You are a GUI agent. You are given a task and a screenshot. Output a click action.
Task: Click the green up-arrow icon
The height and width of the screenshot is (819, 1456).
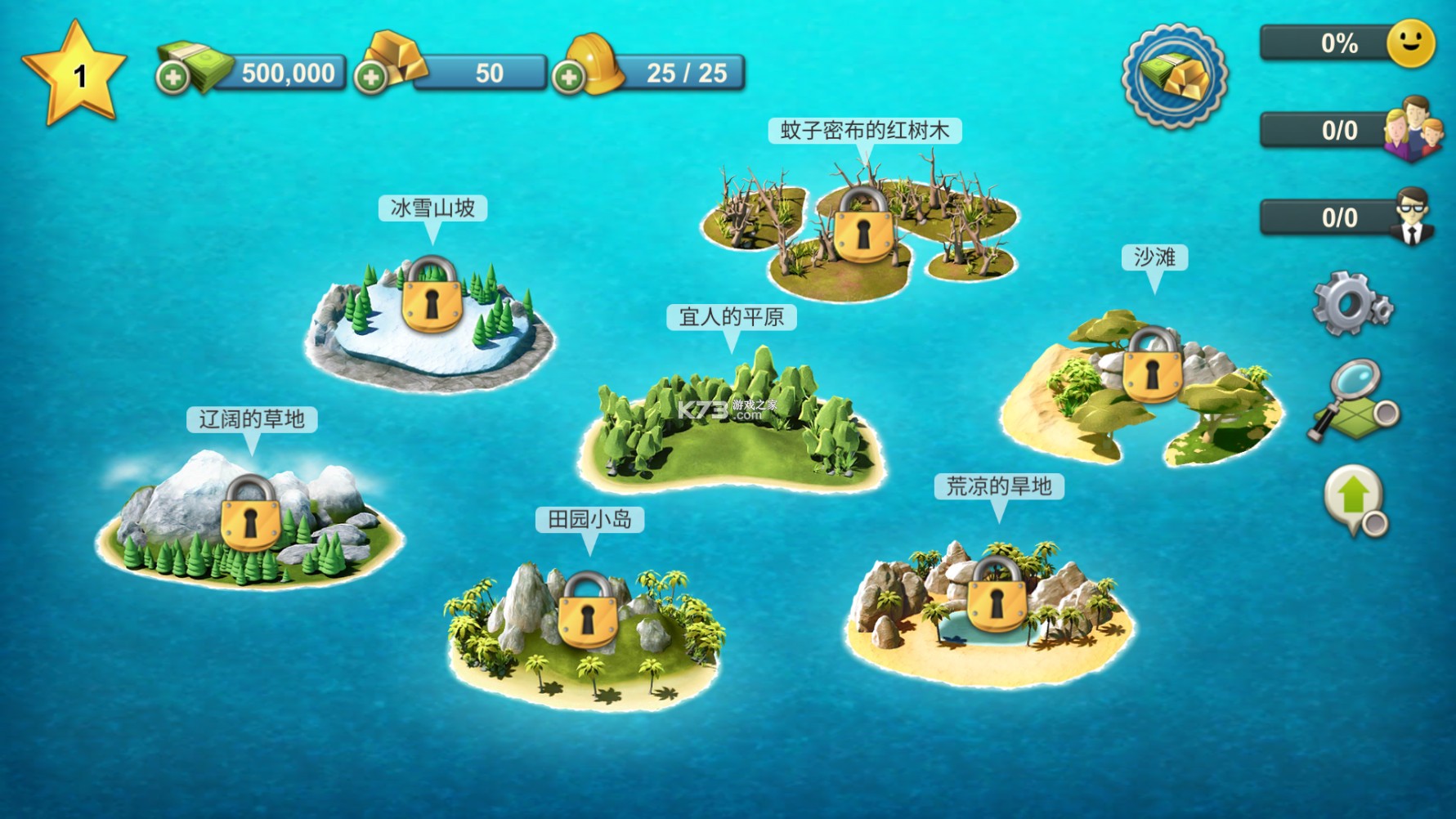pyautogui.click(x=1355, y=499)
